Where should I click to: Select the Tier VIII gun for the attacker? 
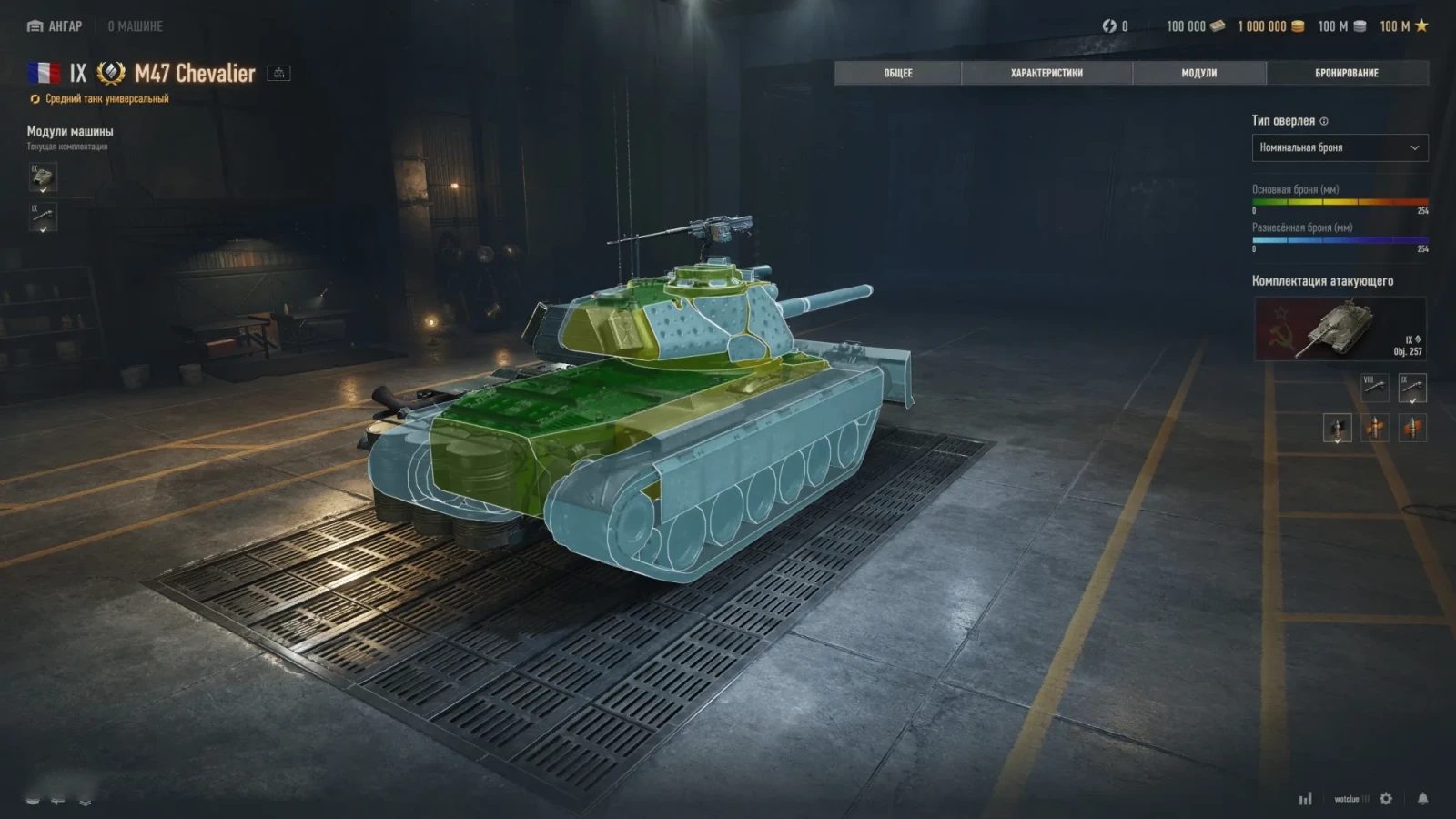coord(1375,386)
